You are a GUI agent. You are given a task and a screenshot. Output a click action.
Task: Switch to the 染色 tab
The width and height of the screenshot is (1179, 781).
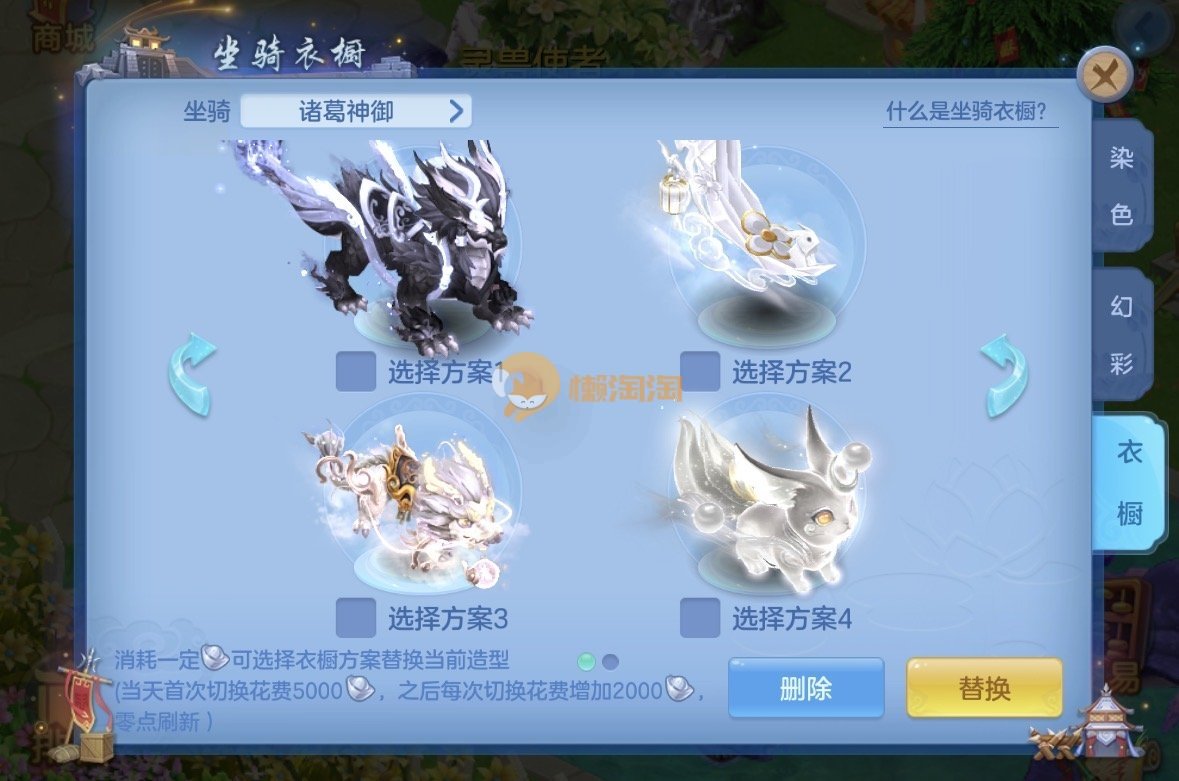point(1121,185)
